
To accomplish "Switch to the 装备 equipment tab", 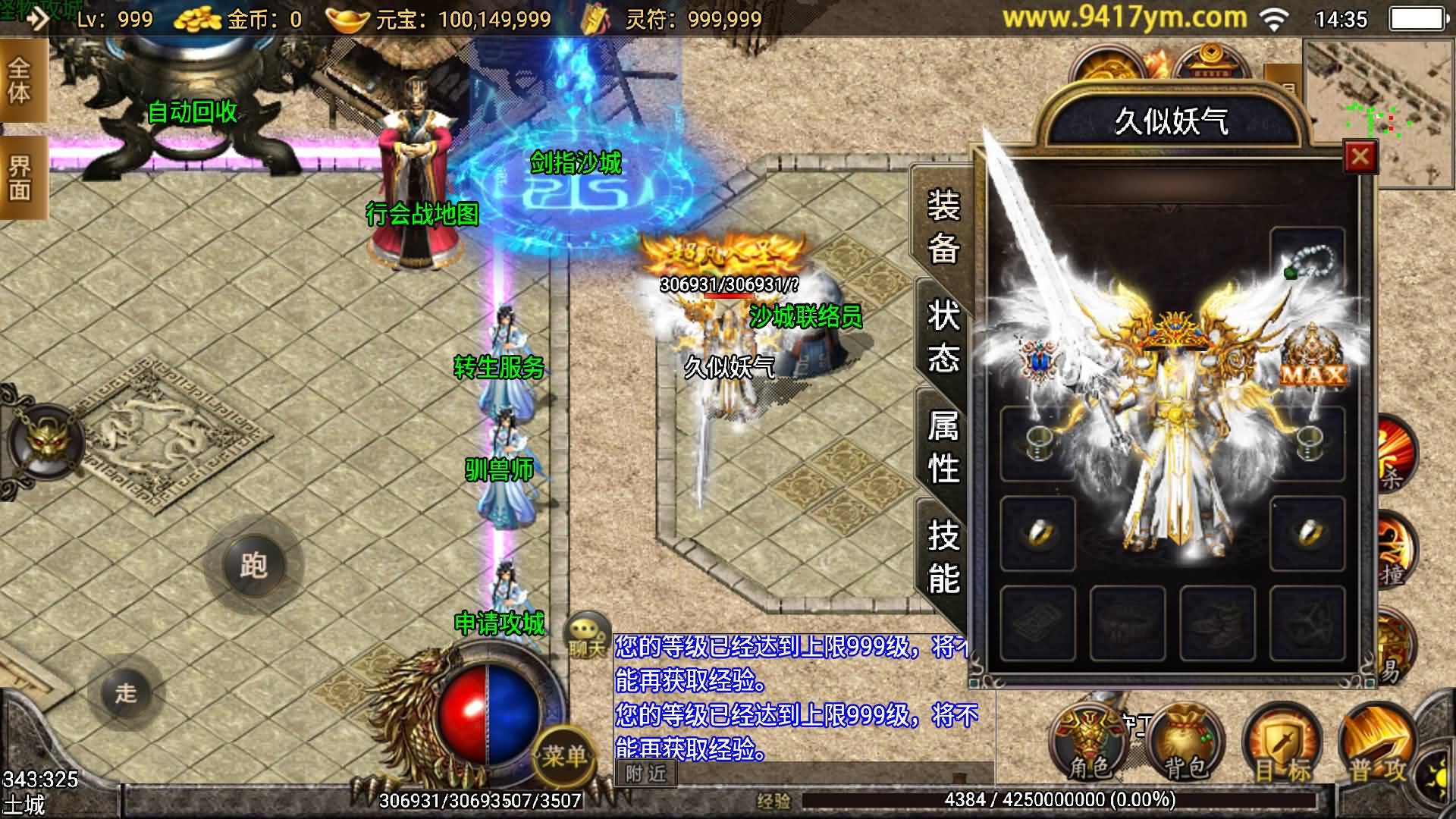I will [943, 226].
